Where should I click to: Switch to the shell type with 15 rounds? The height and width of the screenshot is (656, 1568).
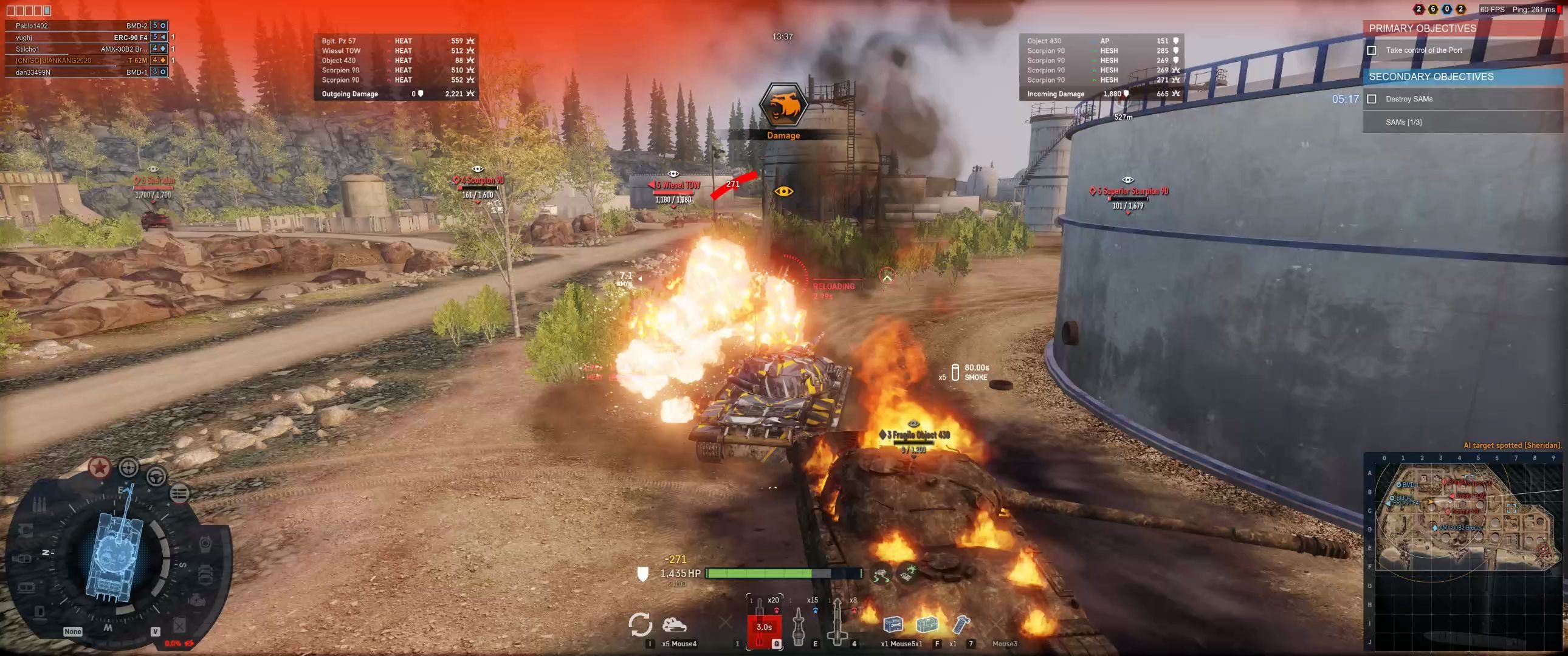799,624
